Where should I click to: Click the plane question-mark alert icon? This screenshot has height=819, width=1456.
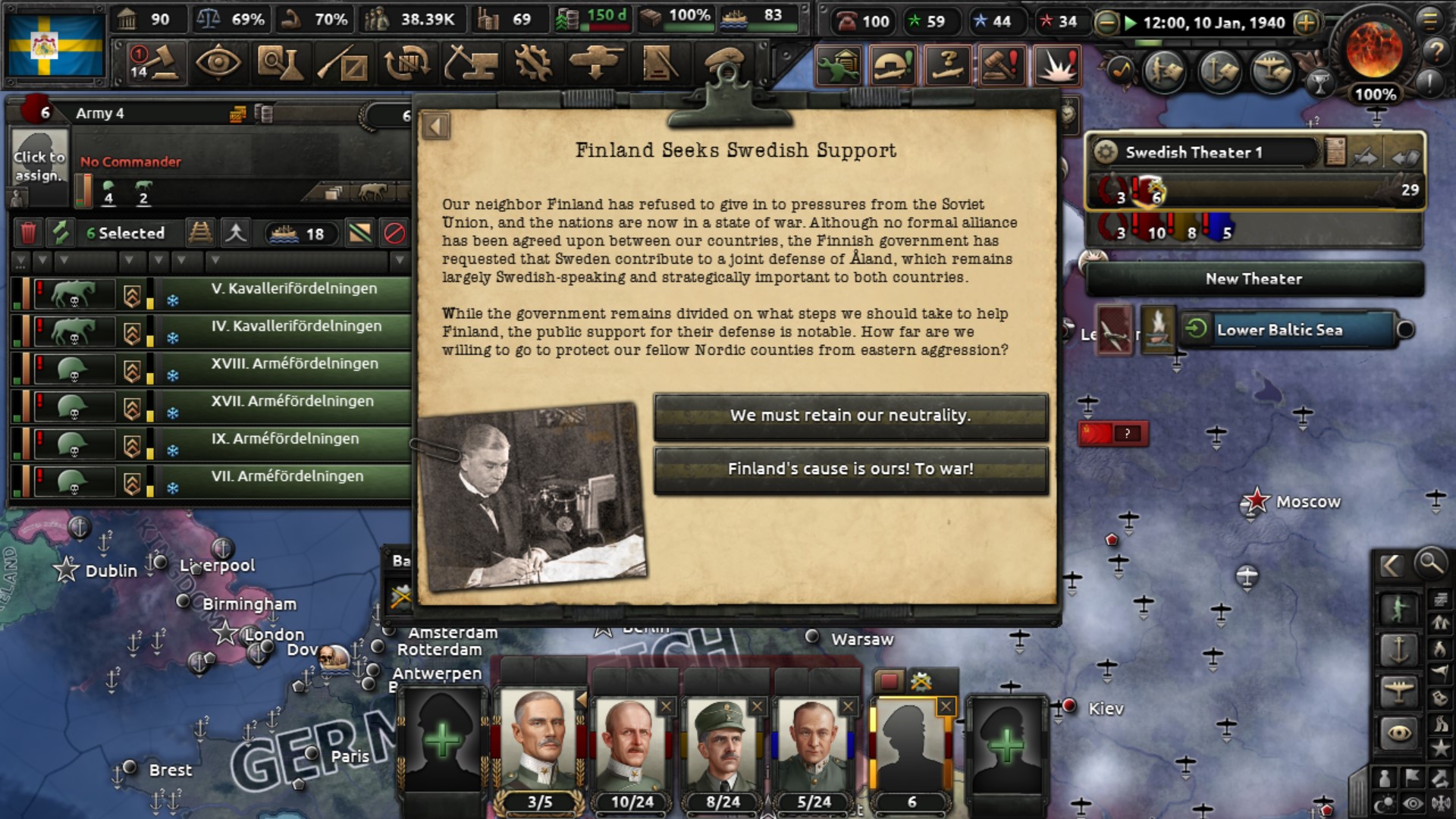(948, 66)
